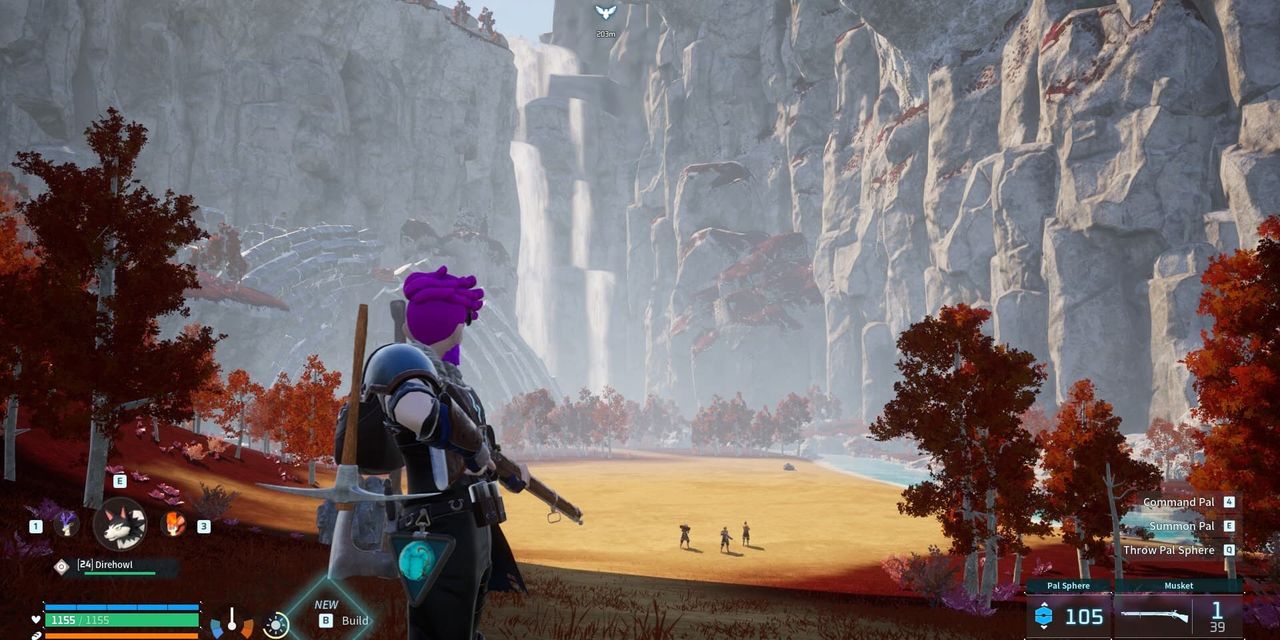Choose the Musket weapon slot
This screenshot has width=1280, height=640.
click(1179, 610)
